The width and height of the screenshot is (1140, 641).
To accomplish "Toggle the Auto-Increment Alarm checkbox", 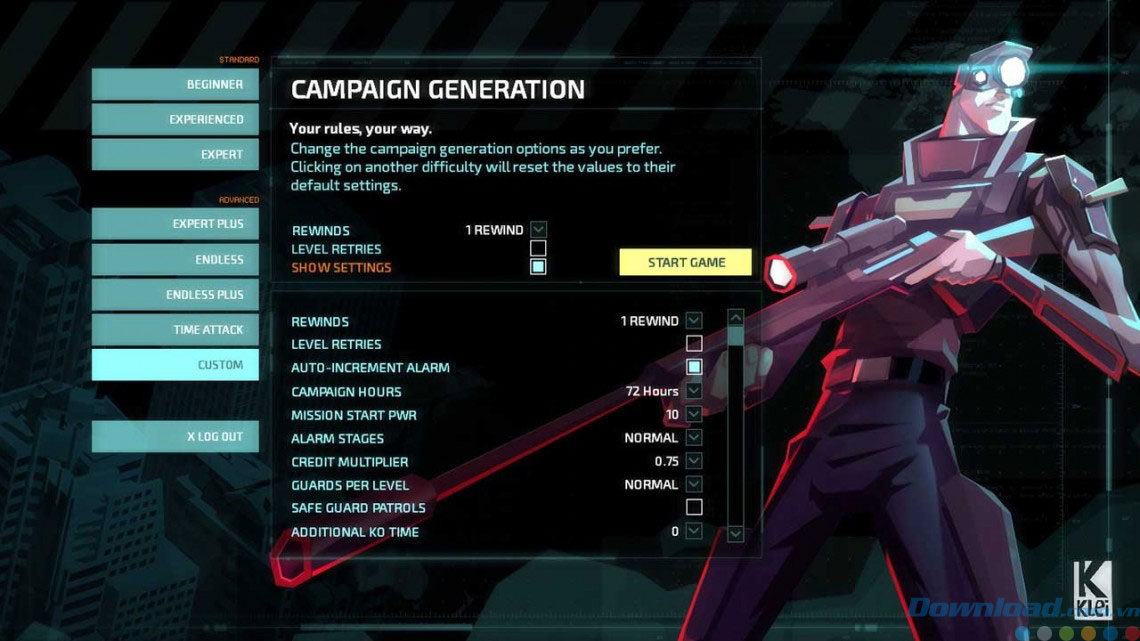I will tap(694, 367).
